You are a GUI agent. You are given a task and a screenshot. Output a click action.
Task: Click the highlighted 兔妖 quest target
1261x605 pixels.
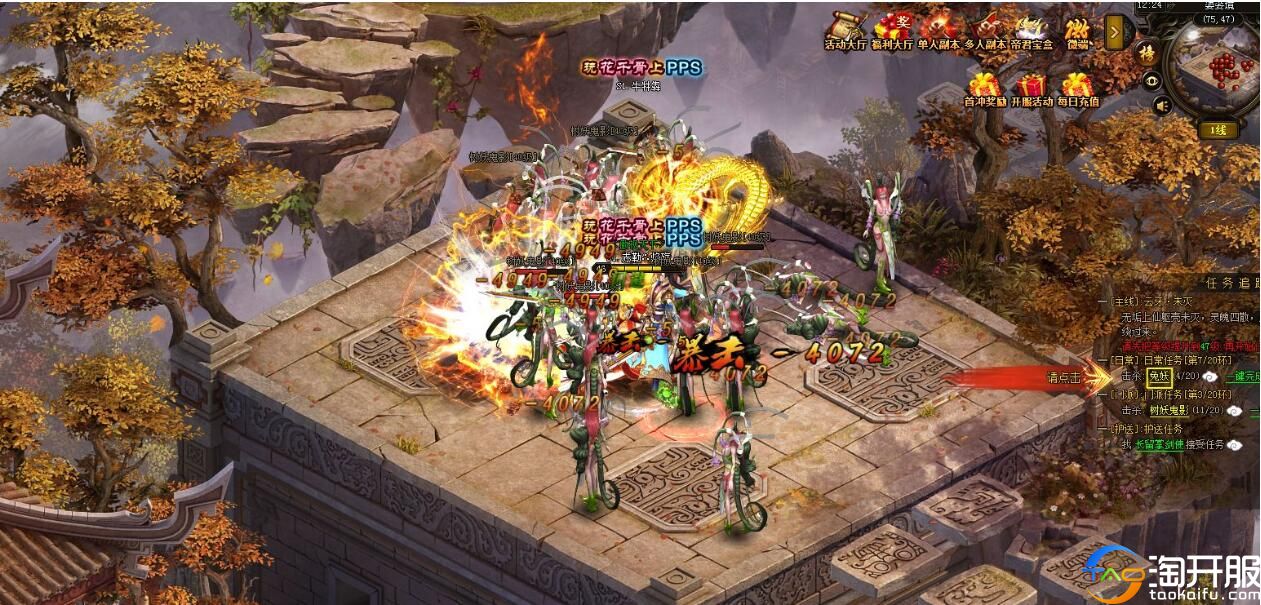coord(1159,376)
